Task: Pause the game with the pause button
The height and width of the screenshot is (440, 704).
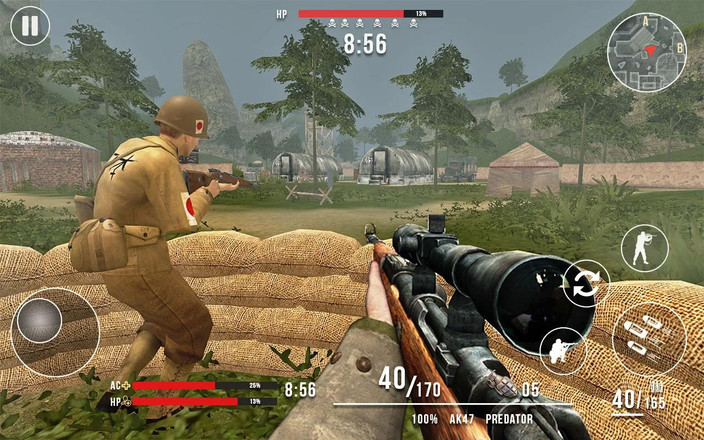Action: coord(31,25)
